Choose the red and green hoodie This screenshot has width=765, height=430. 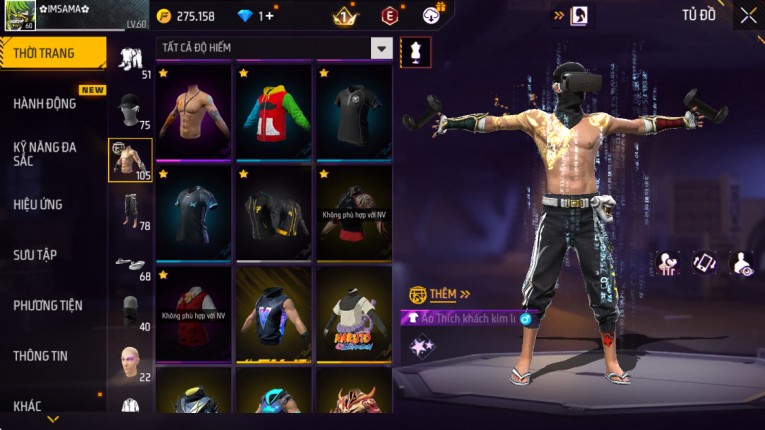click(x=274, y=112)
